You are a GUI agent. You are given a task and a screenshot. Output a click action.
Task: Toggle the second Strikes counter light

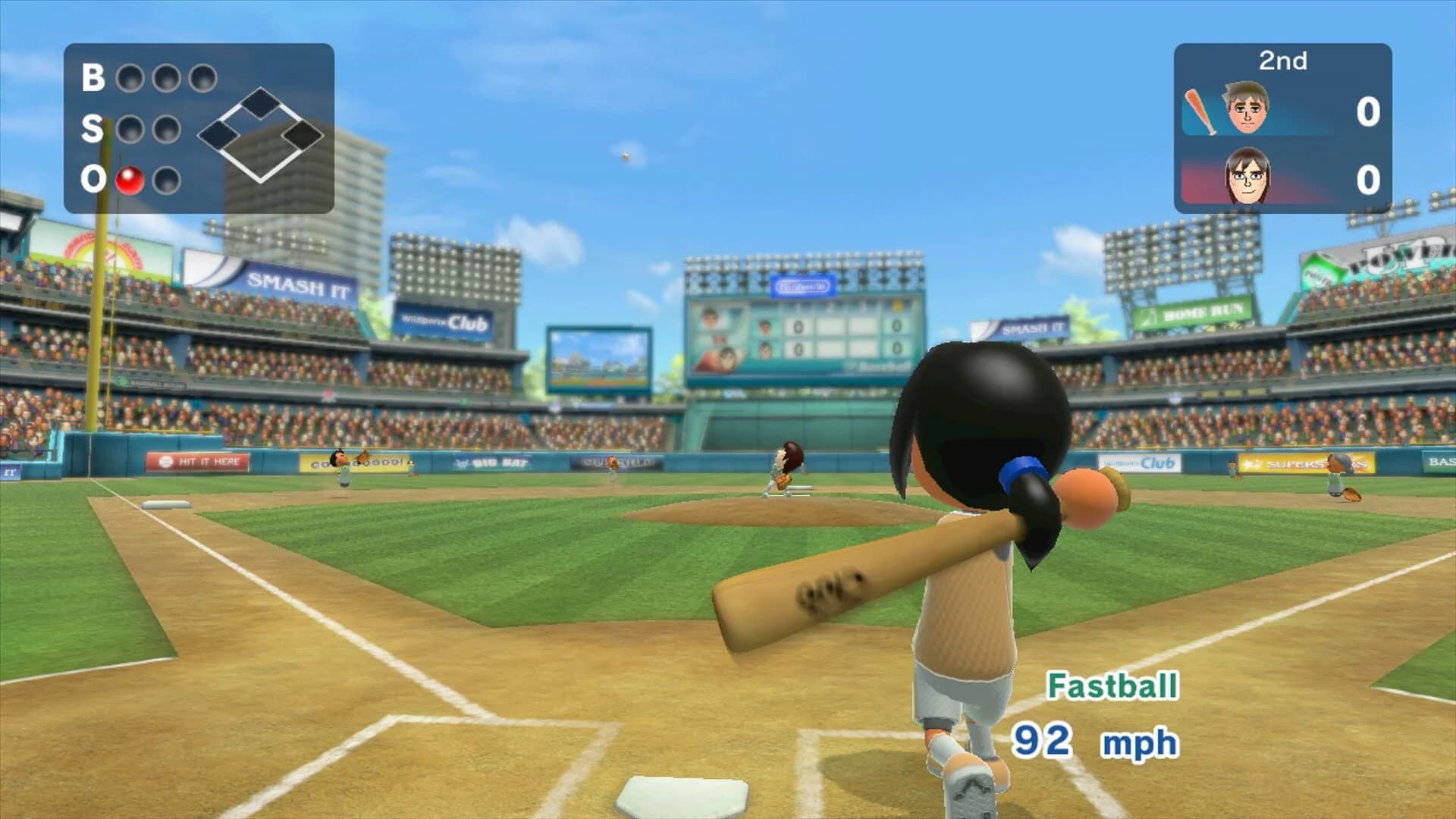point(168,128)
